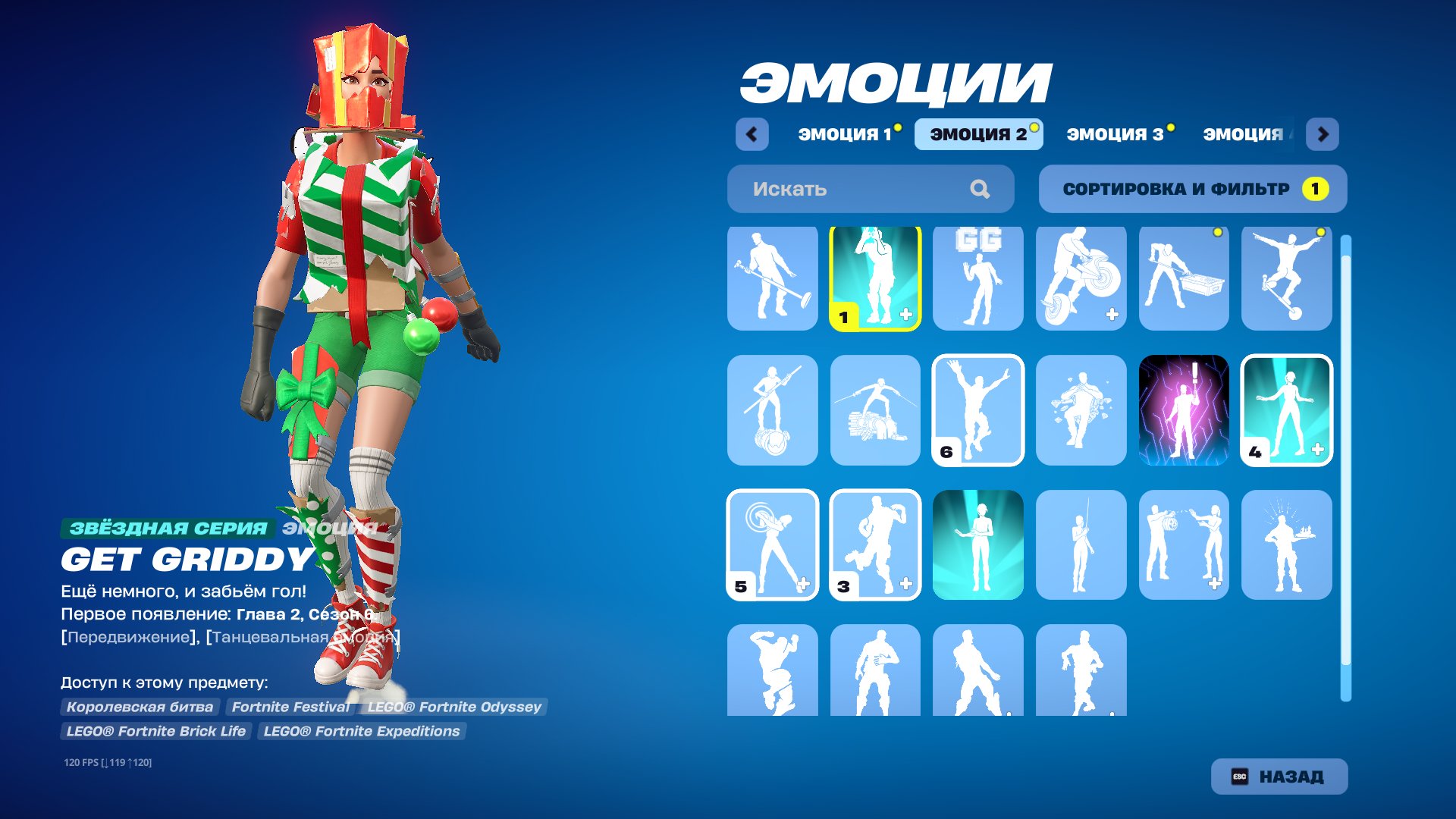The image size is (1456, 819).
Task: Click the search magnifier icon
Action: tap(981, 189)
